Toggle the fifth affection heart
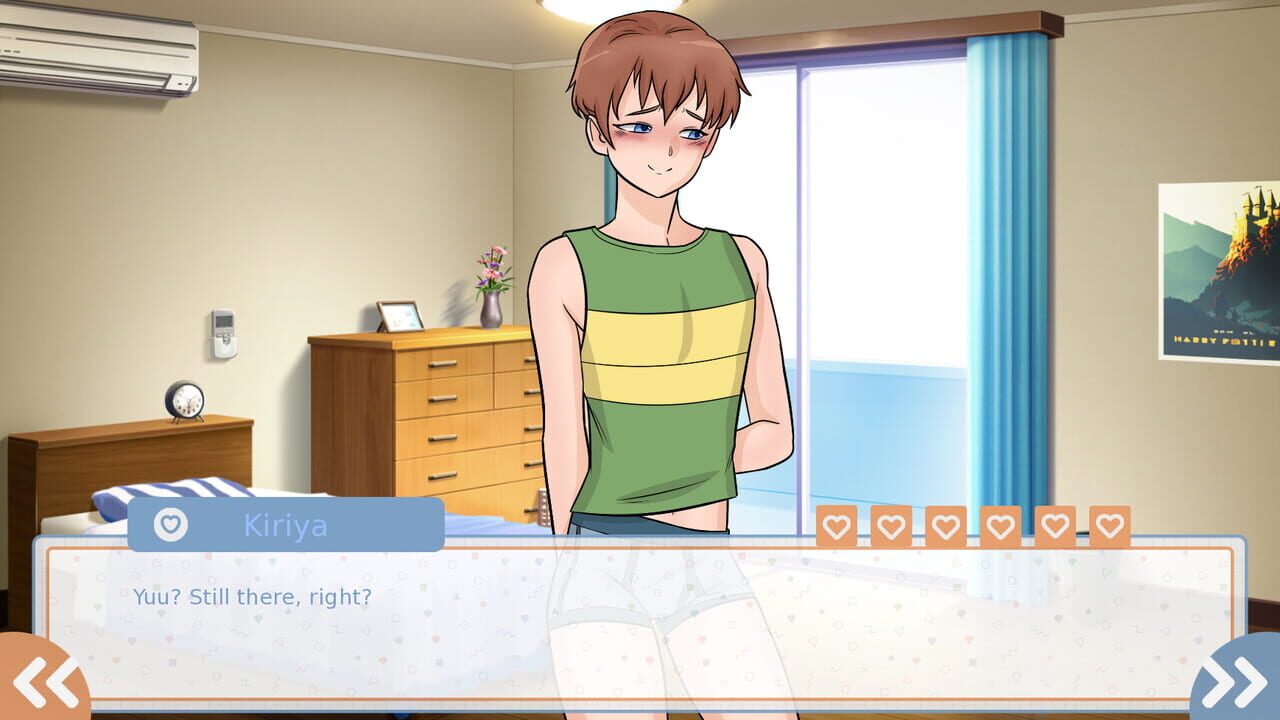The image size is (1280, 720). click(x=1053, y=525)
